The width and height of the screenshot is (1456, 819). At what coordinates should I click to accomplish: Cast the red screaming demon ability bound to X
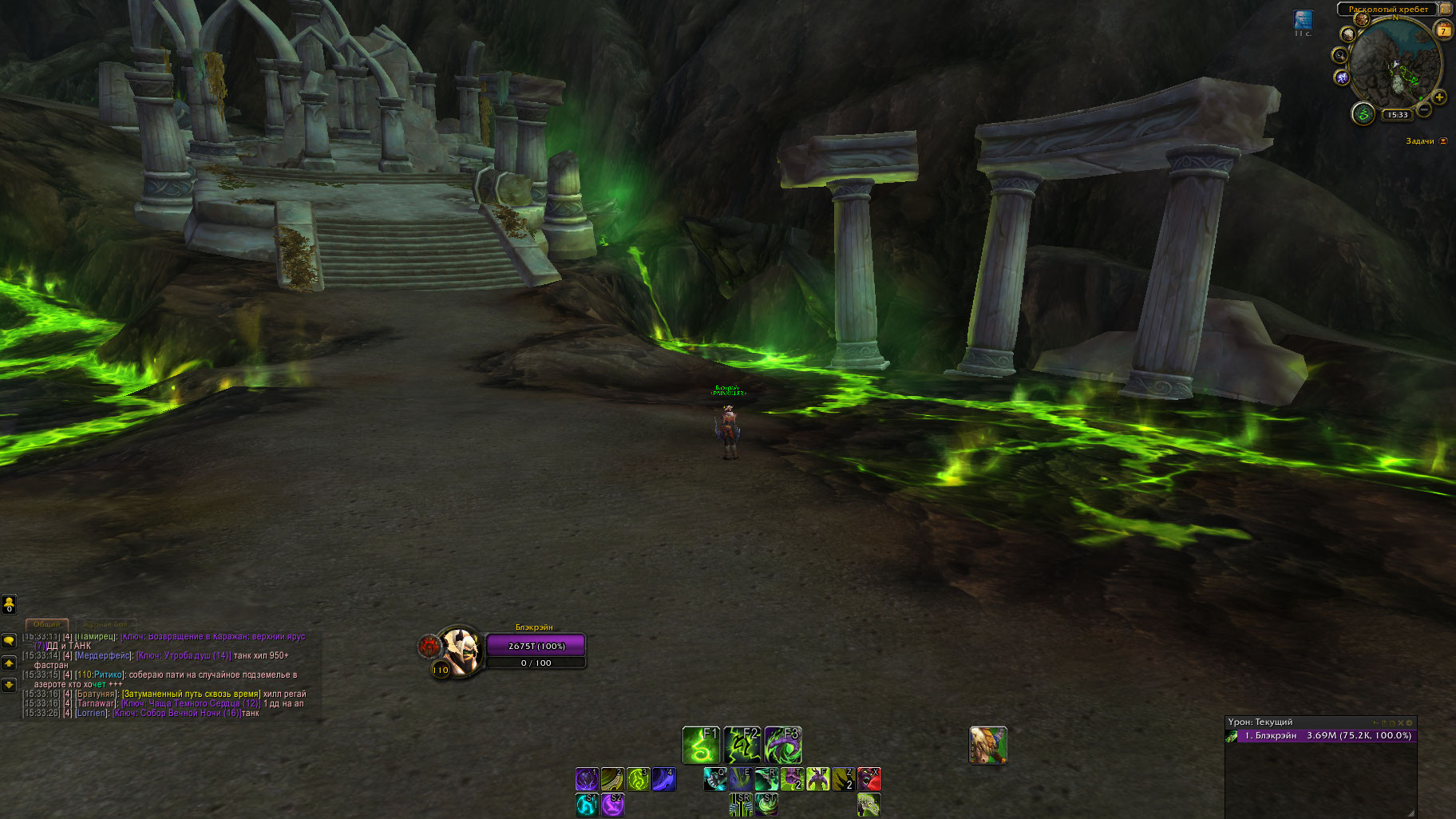point(868,778)
